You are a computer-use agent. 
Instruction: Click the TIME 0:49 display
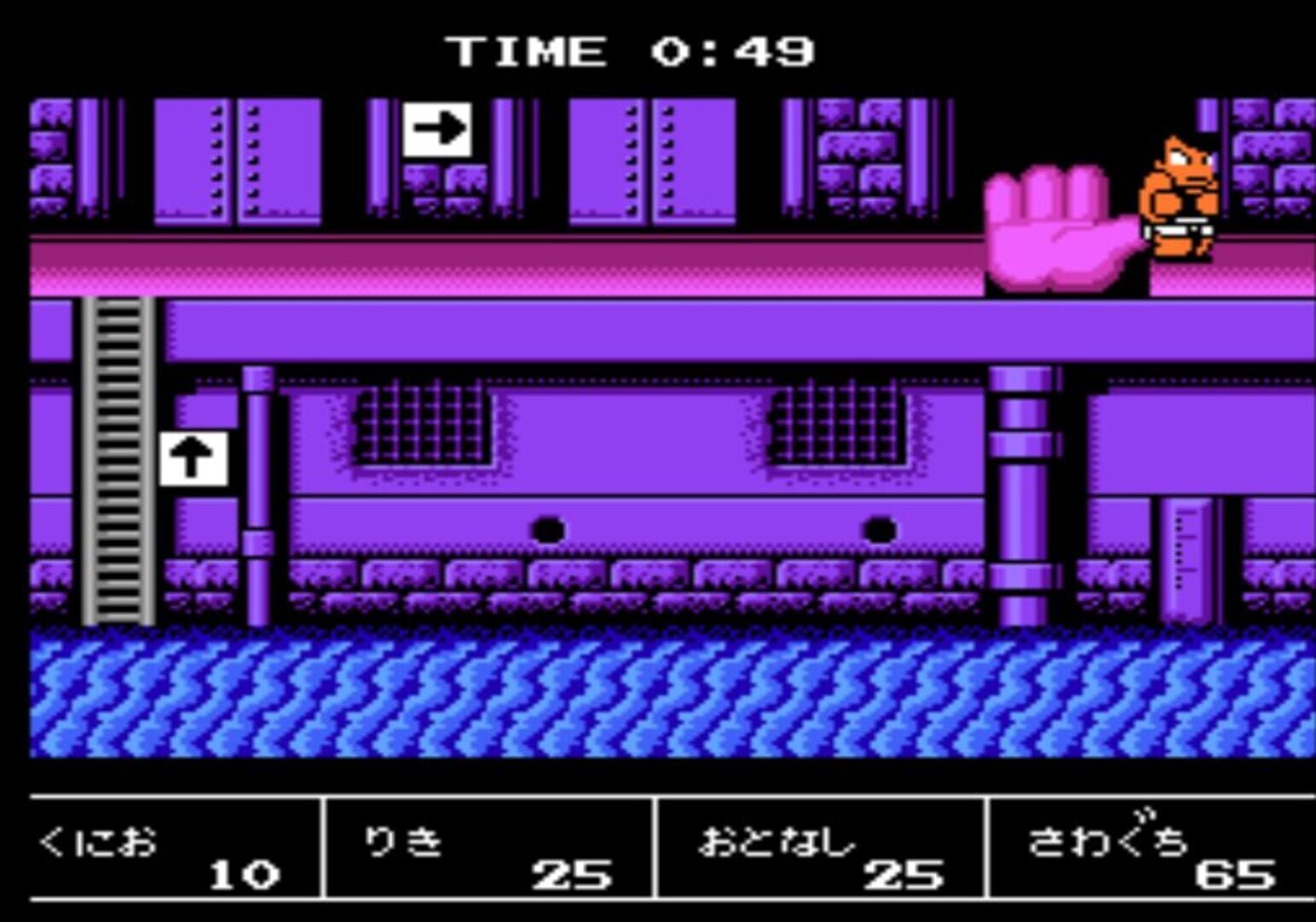[x=632, y=50]
